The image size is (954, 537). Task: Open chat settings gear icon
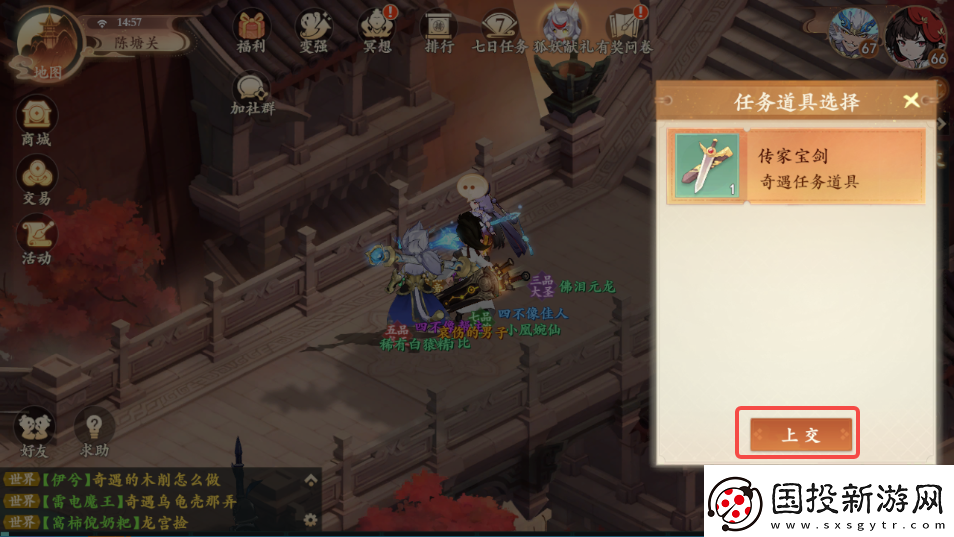(311, 520)
